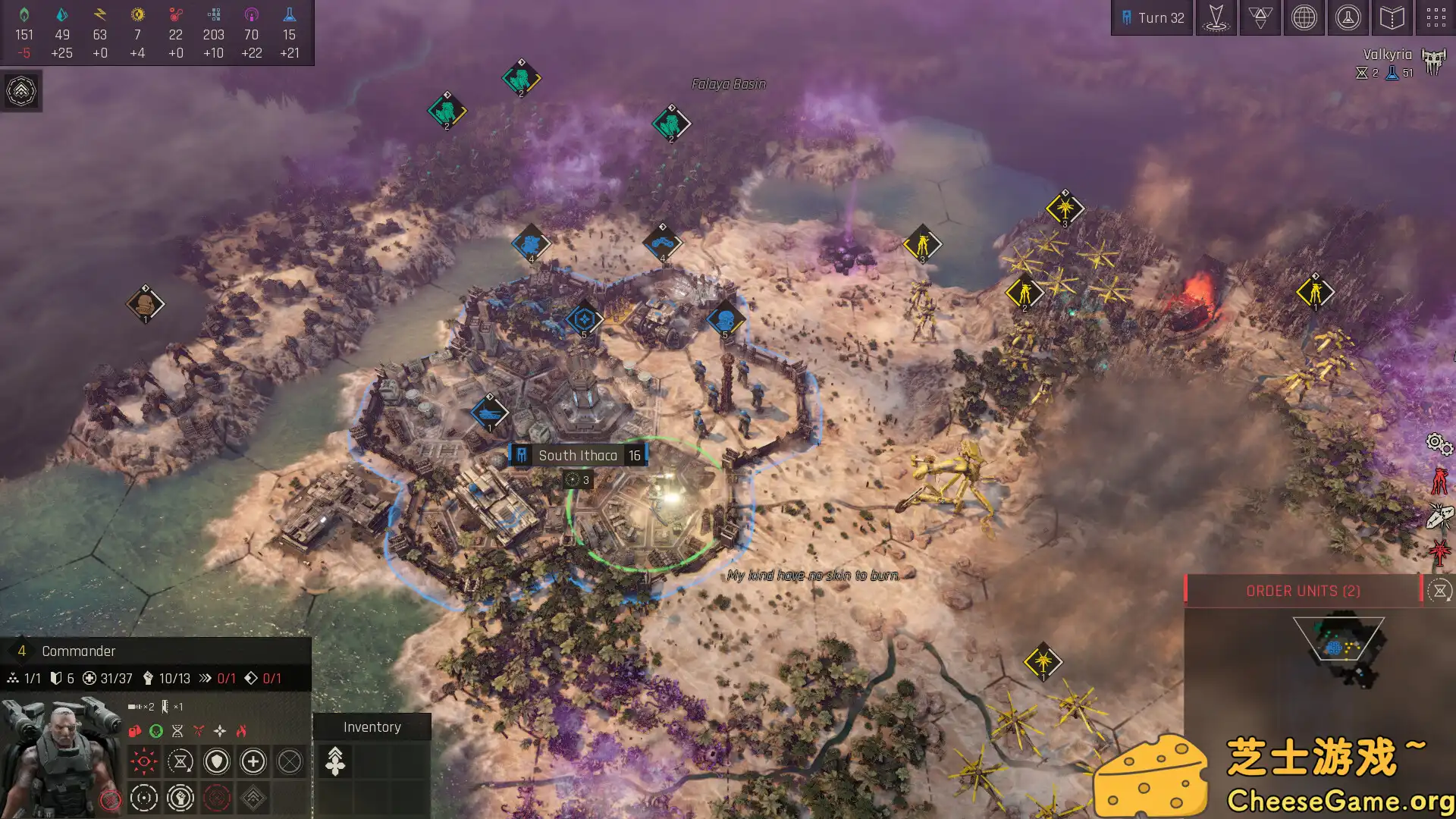Enable the fist melee stance icon
This screenshot has height=819, width=1456.
point(180,798)
